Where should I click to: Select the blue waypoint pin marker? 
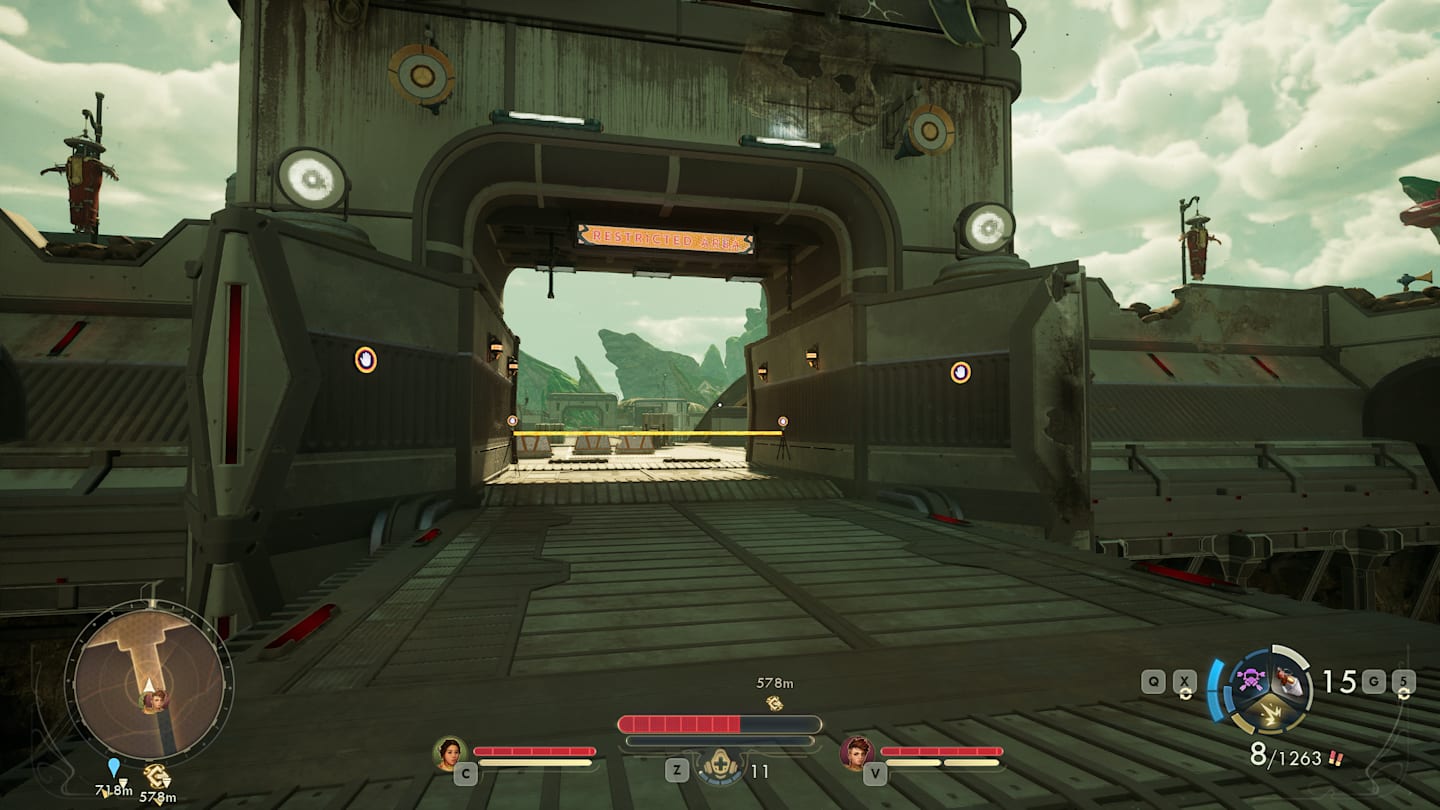tap(114, 767)
